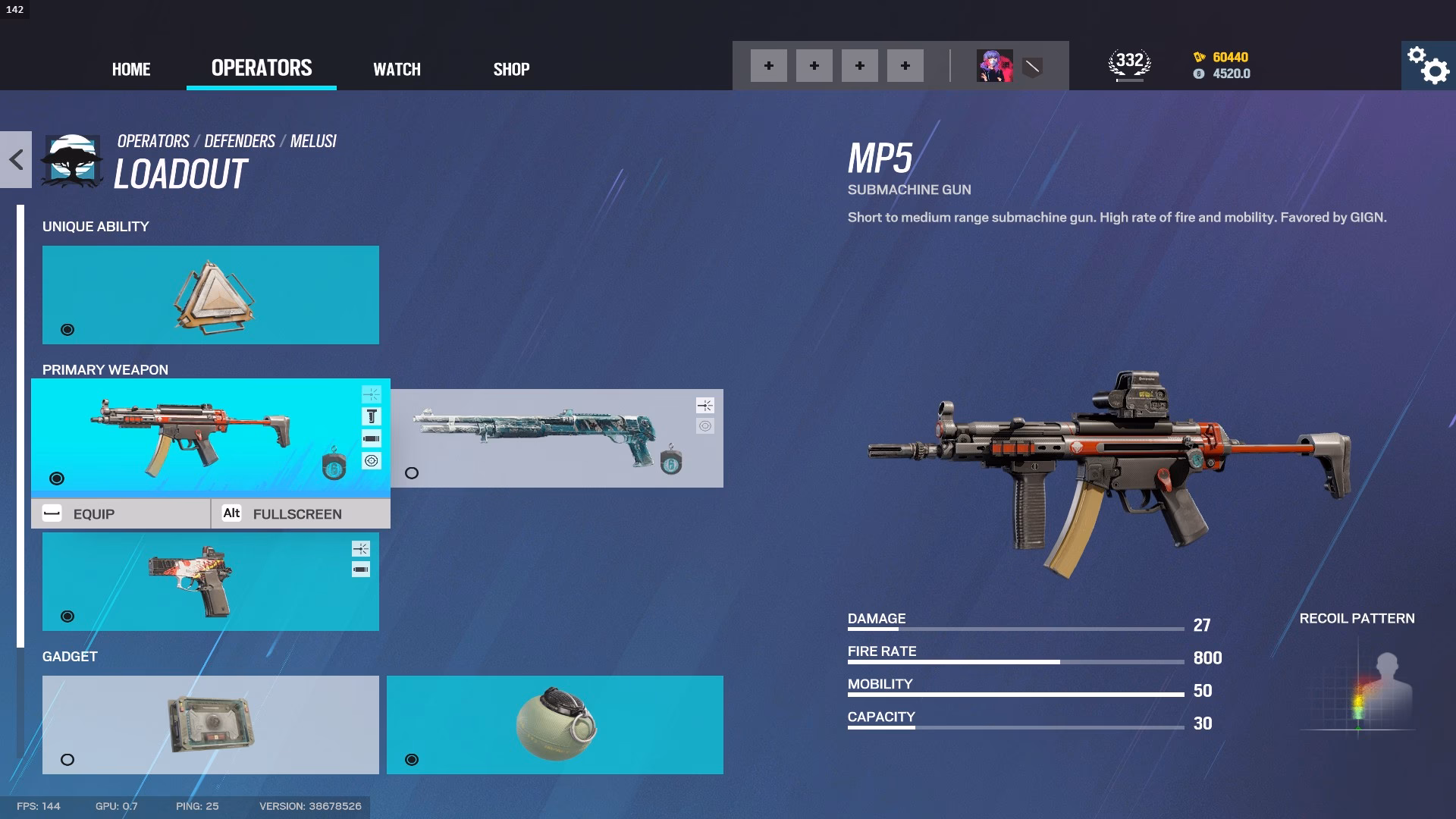The height and width of the screenshot is (819, 1456).
Task: Select Melusi's unique ability Banshee
Action: 210,294
